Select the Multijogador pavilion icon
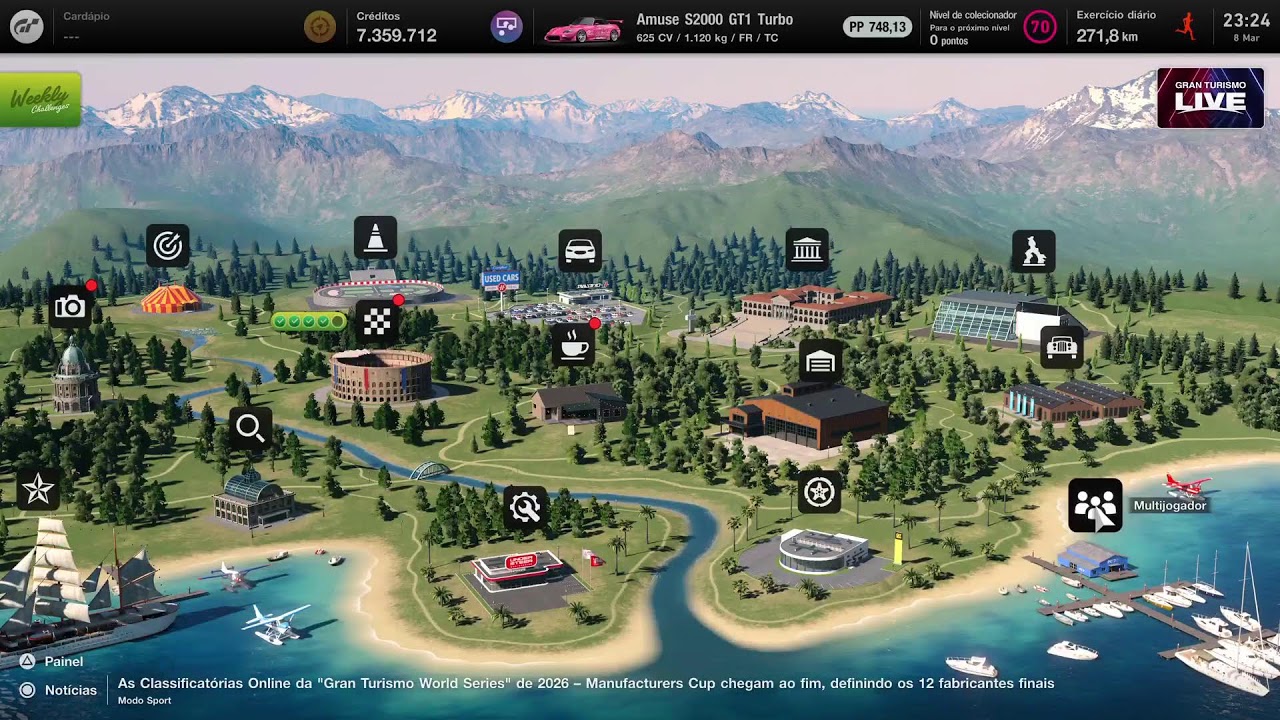1280x720 pixels. [1095, 505]
